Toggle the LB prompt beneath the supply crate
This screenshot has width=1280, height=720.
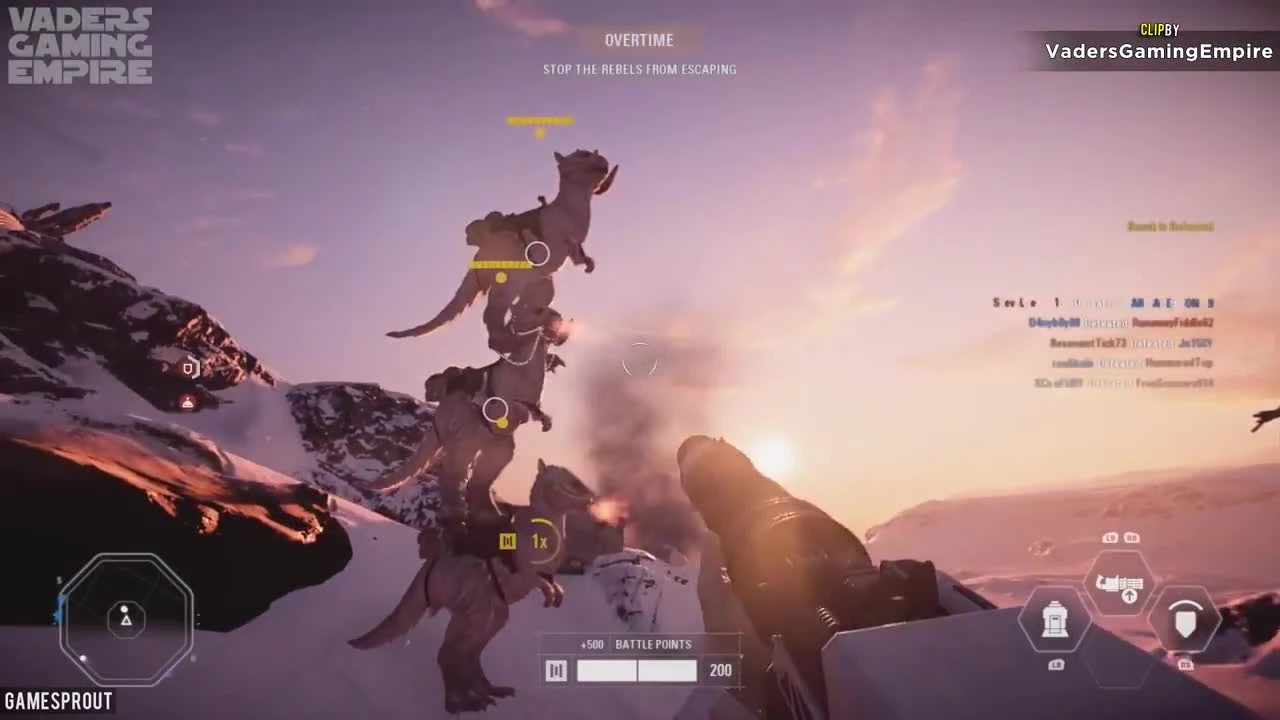(x=1055, y=662)
